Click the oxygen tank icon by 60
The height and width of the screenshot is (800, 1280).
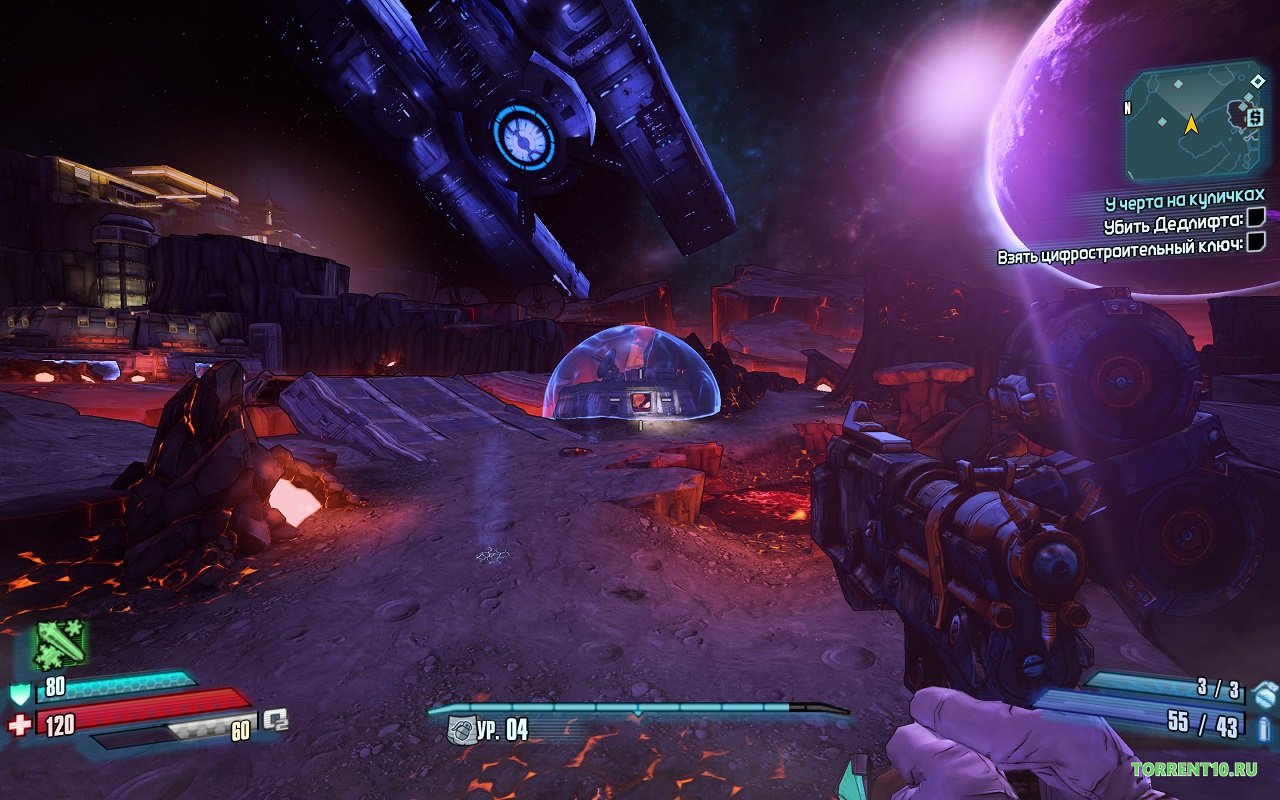tap(274, 719)
